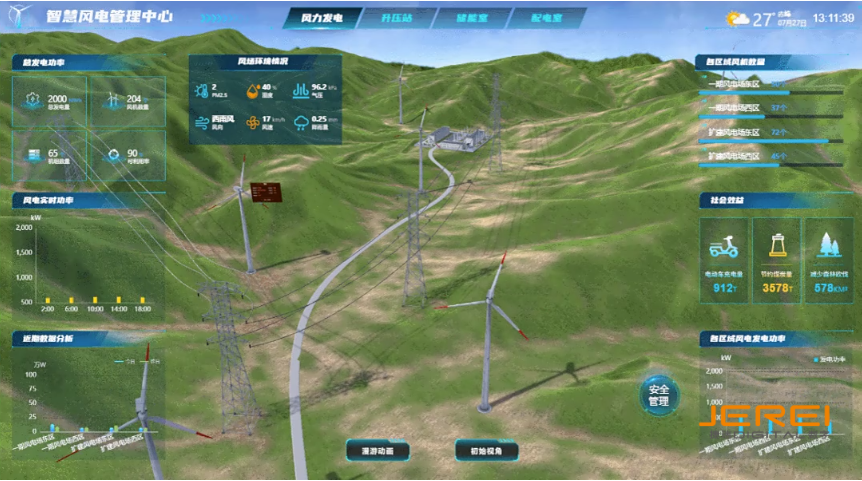Select the tree icon forest benefit card
Viewport: 862px width, 481px height.
829,260
